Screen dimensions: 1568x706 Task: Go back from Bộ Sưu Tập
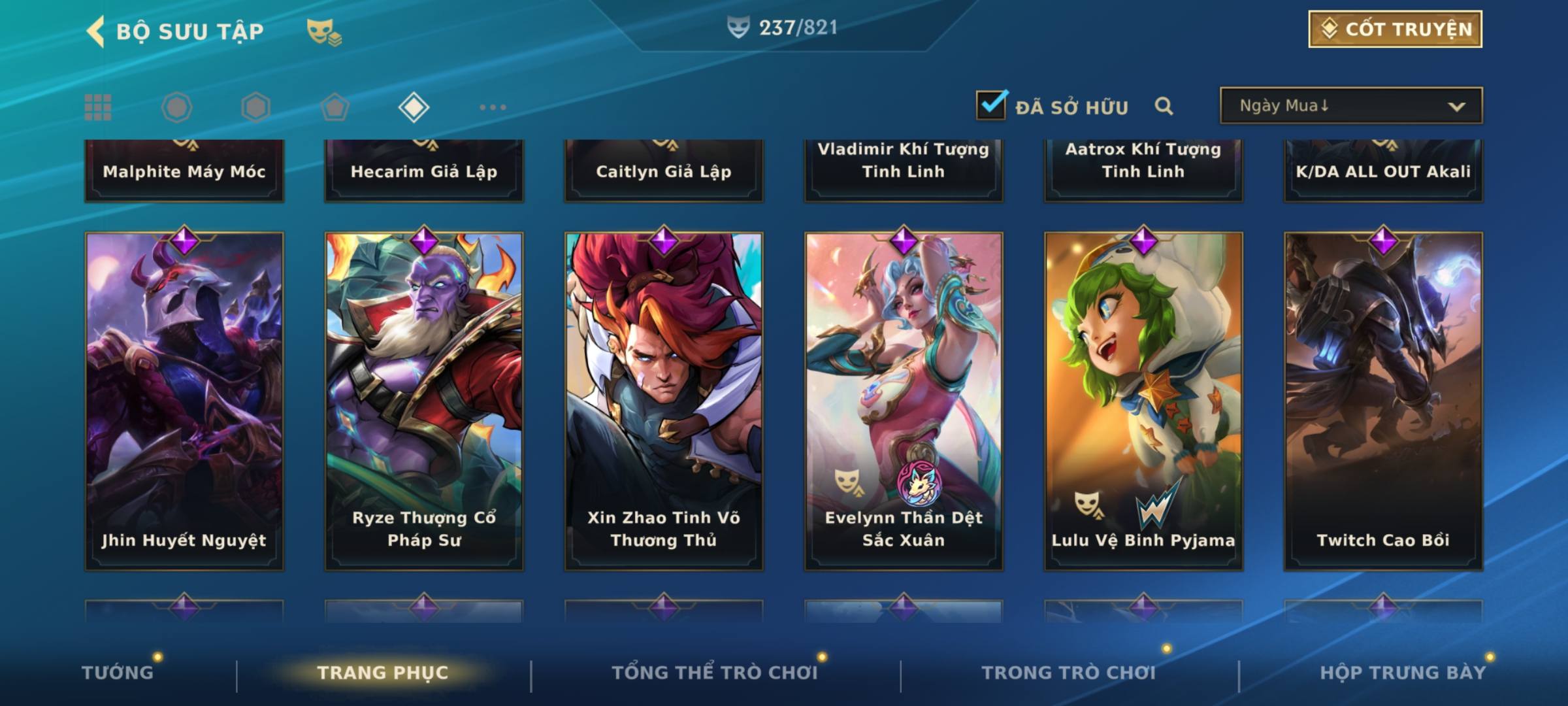[95, 31]
